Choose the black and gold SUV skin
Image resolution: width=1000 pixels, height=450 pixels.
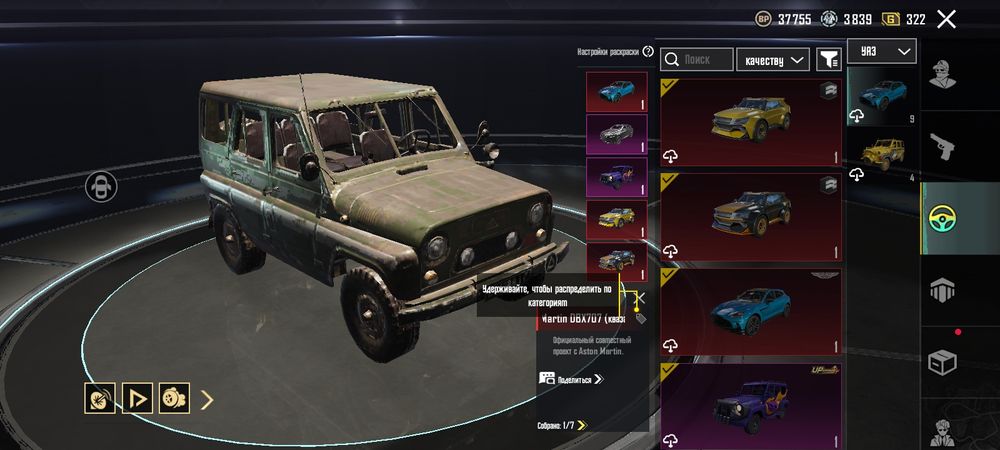tap(750, 215)
